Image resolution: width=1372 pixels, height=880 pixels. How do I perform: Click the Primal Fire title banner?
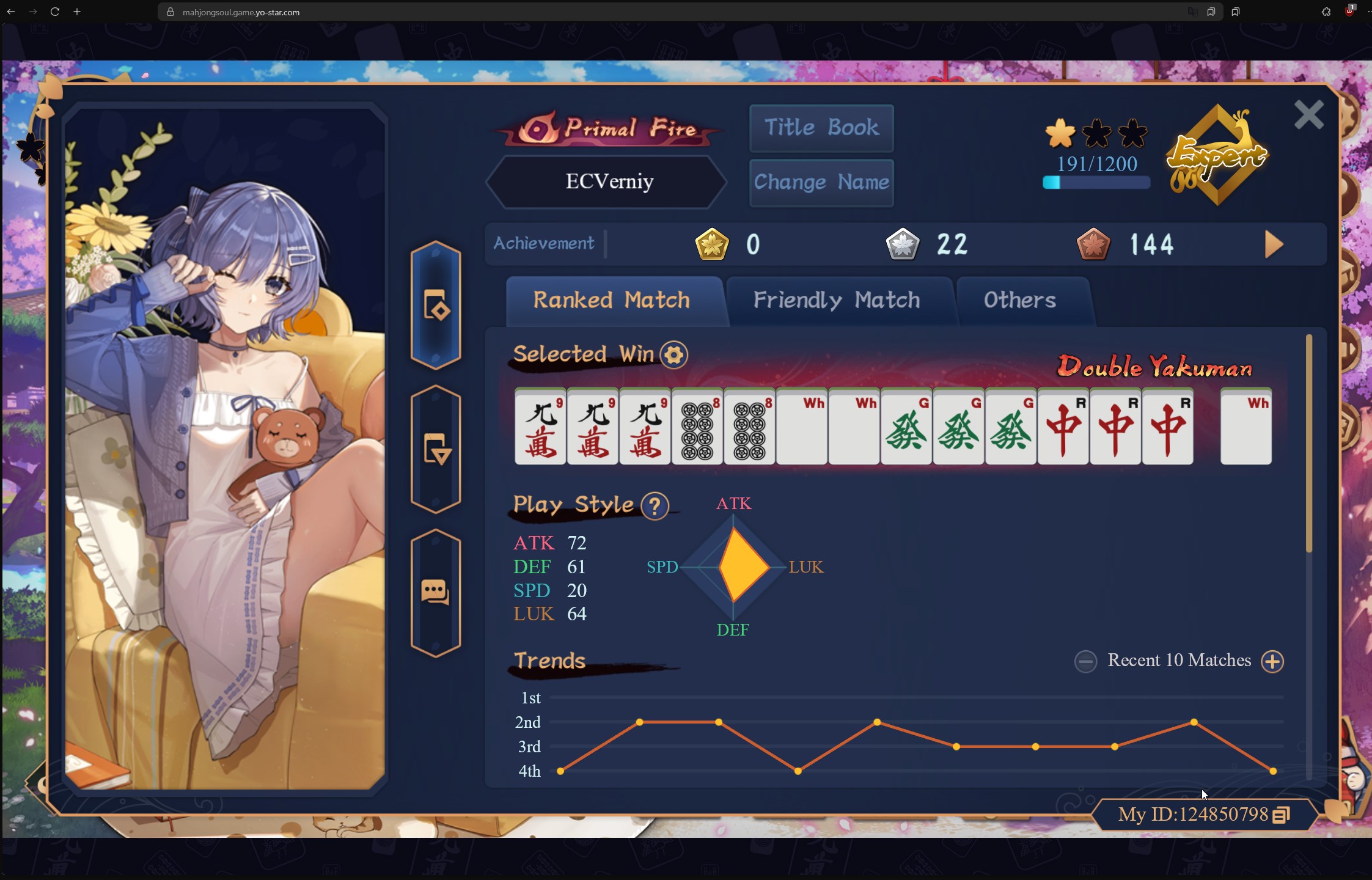[609, 128]
